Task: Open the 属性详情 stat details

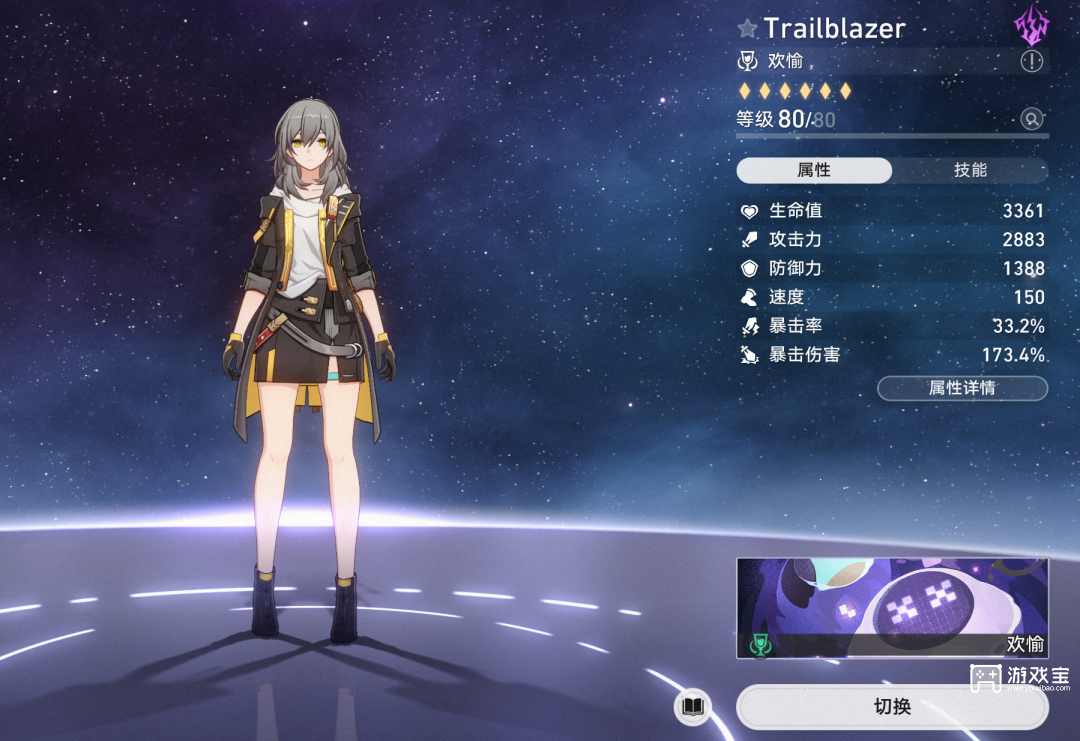Action: [962, 388]
